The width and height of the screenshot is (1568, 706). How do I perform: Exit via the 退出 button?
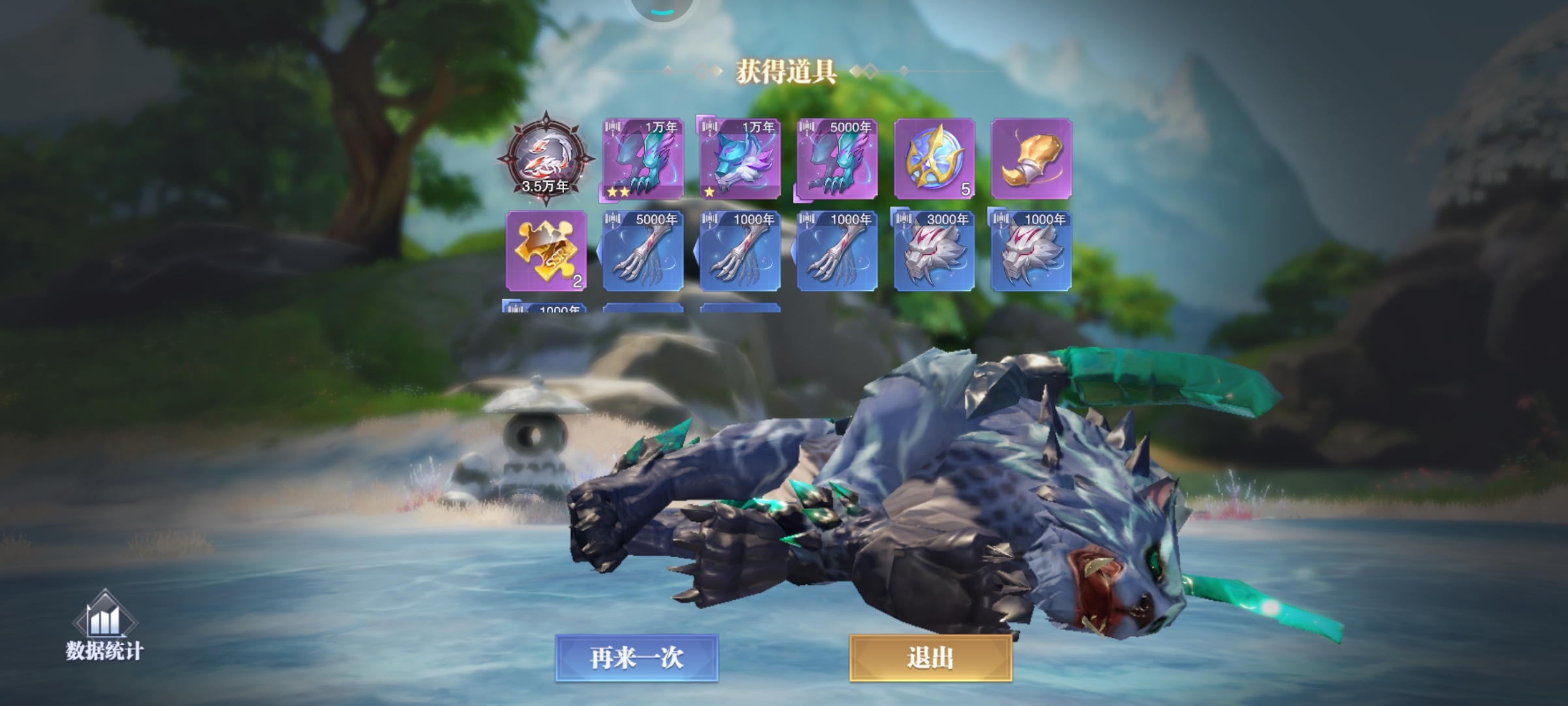930,658
